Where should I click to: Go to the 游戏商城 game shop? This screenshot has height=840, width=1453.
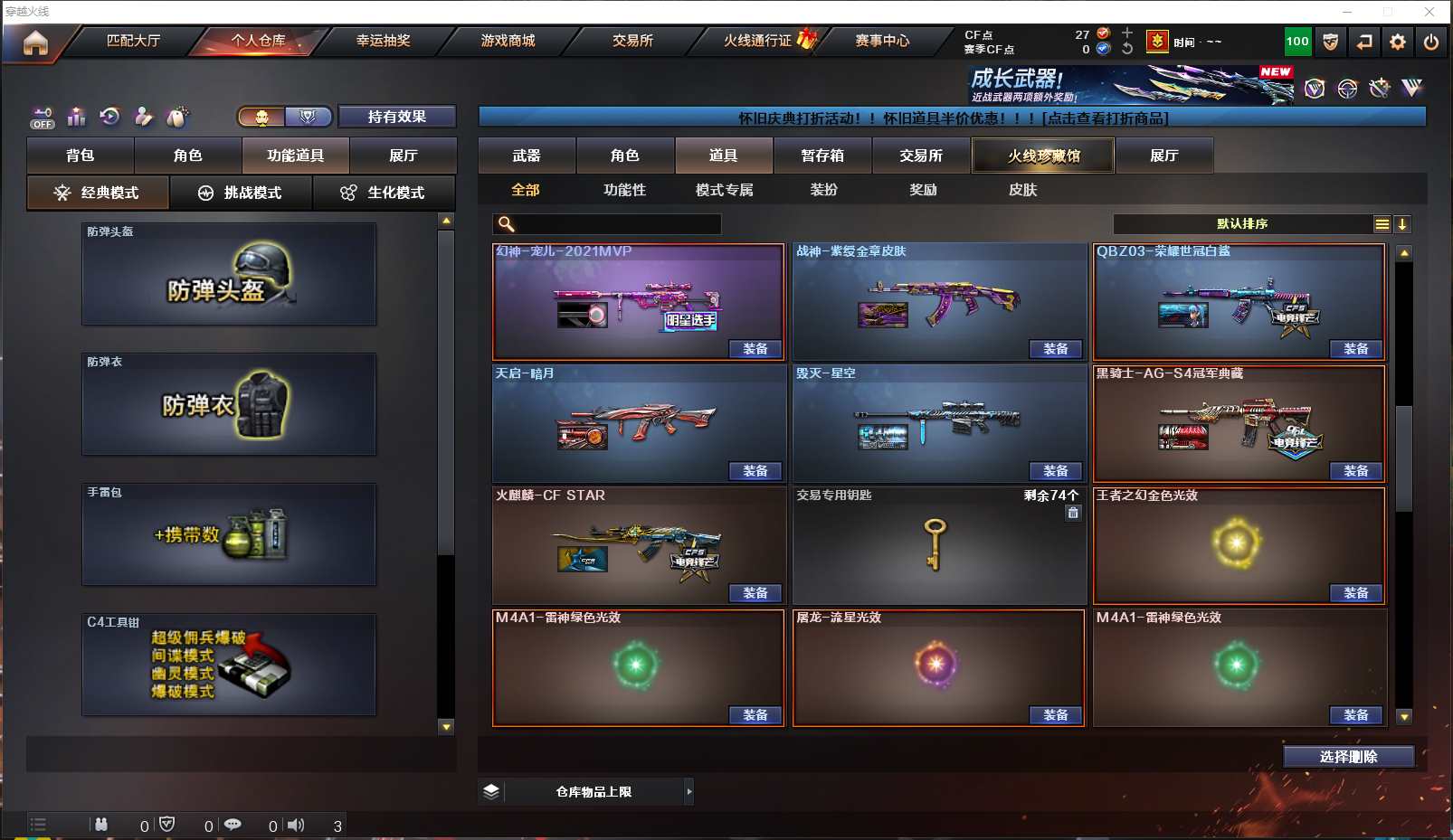508,41
